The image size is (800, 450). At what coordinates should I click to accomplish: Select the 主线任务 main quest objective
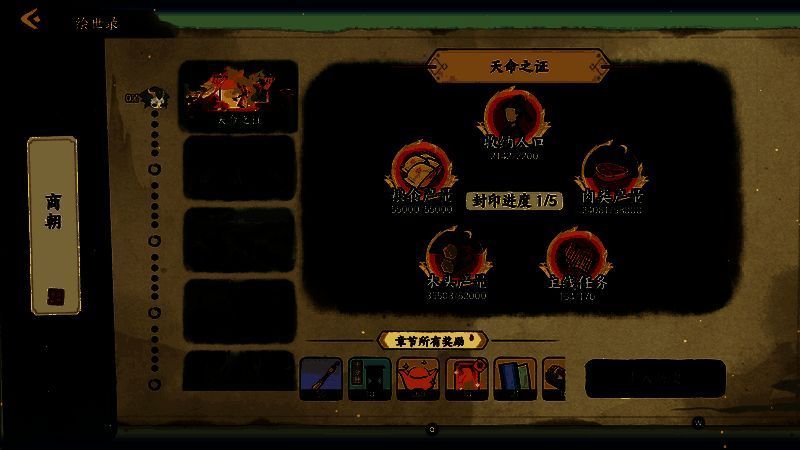575,262
